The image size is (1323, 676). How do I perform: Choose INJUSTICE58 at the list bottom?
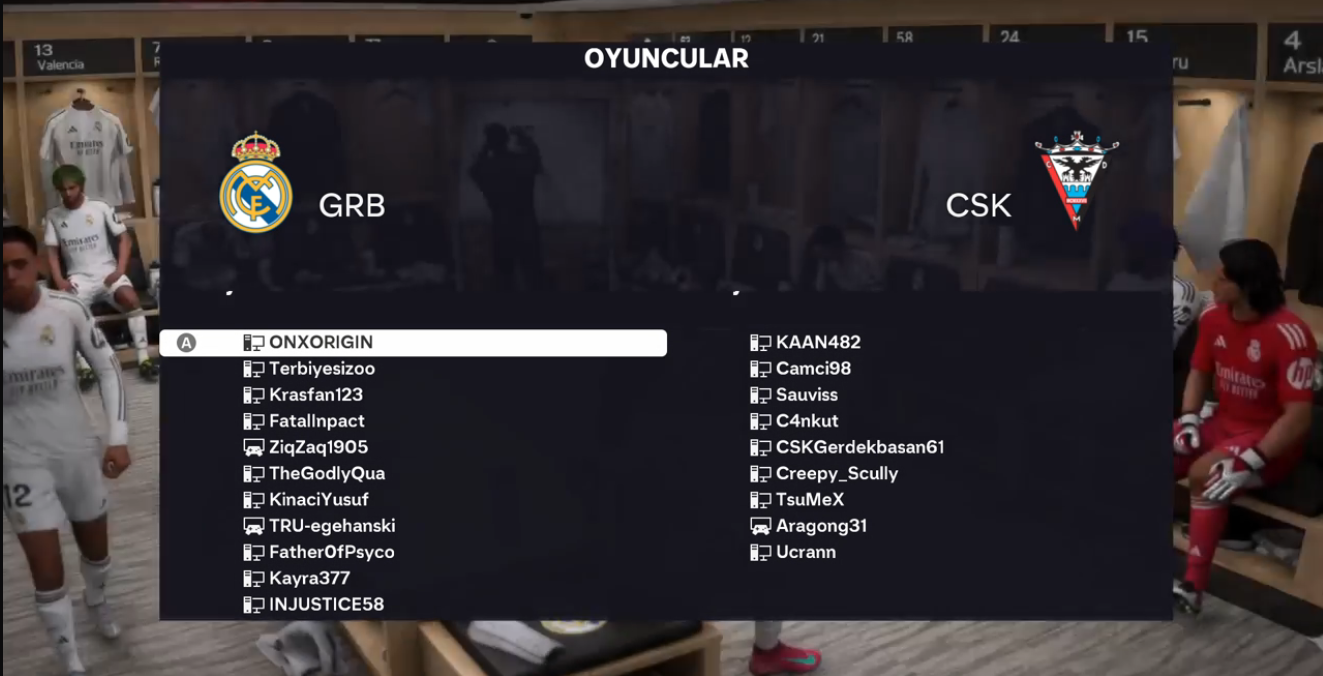(326, 604)
